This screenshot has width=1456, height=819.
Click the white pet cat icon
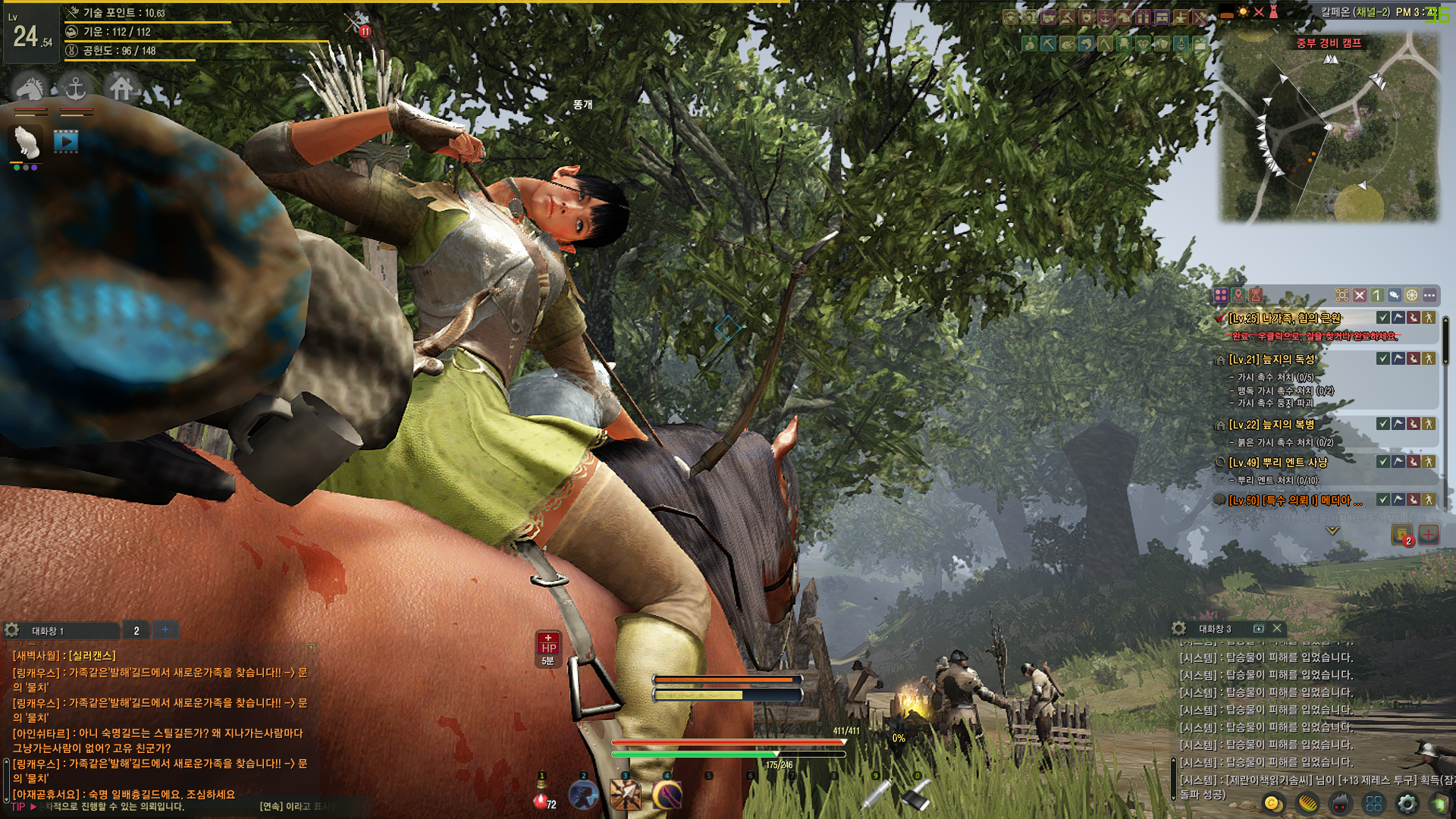click(x=27, y=142)
